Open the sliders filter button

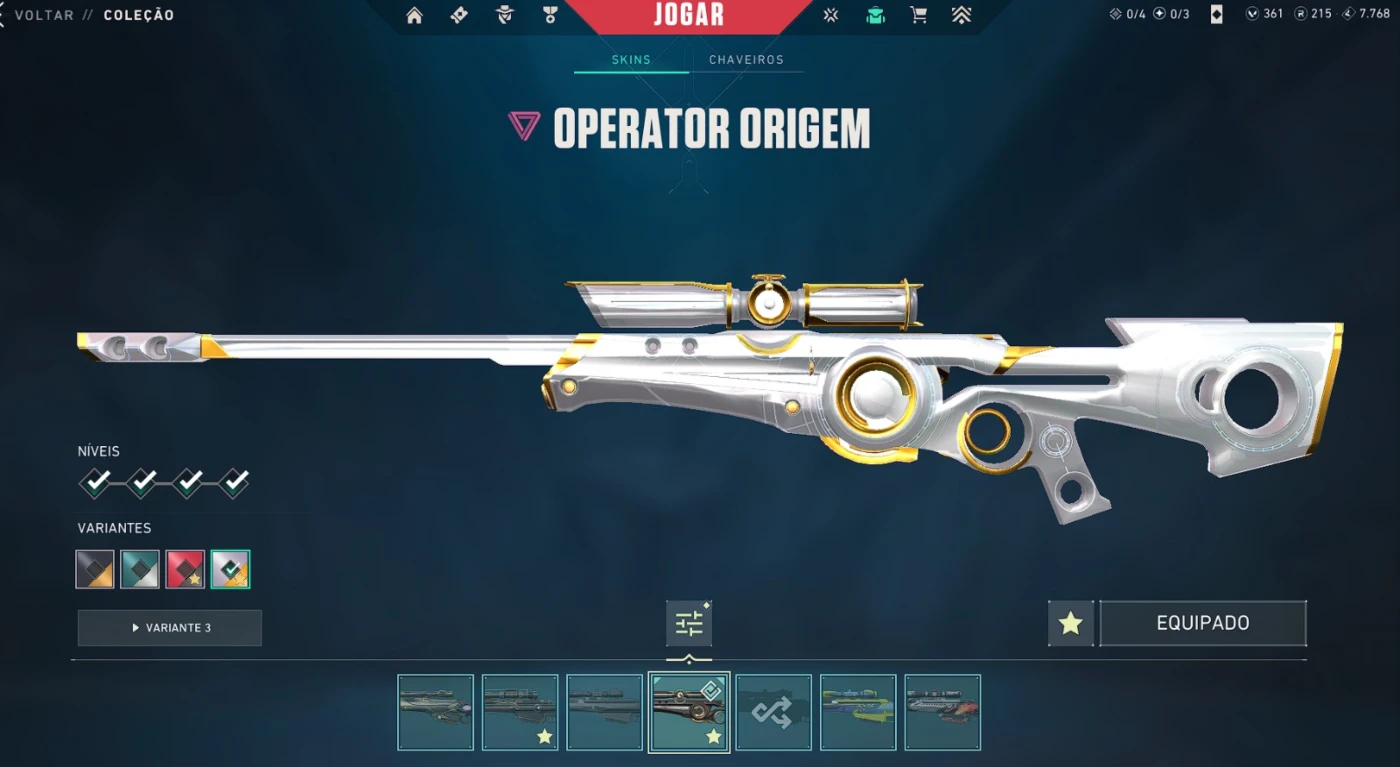click(x=689, y=624)
